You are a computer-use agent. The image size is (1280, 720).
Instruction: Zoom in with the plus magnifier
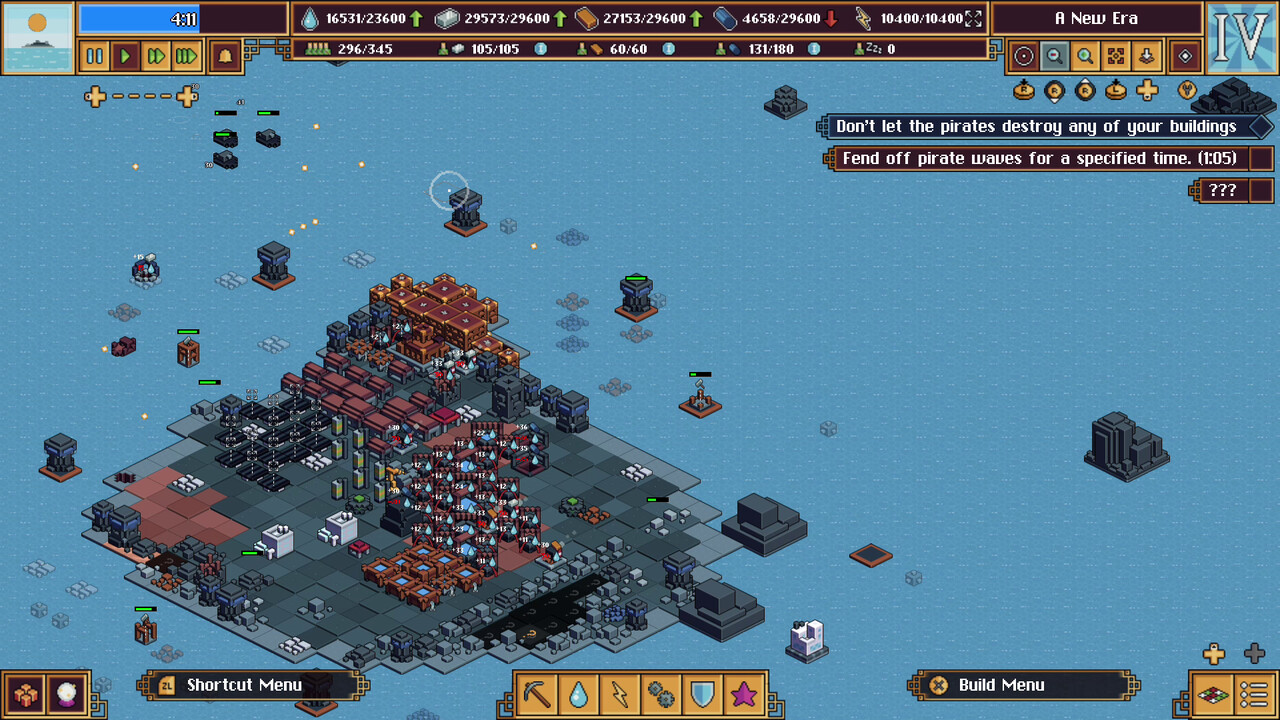pos(1084,57)
